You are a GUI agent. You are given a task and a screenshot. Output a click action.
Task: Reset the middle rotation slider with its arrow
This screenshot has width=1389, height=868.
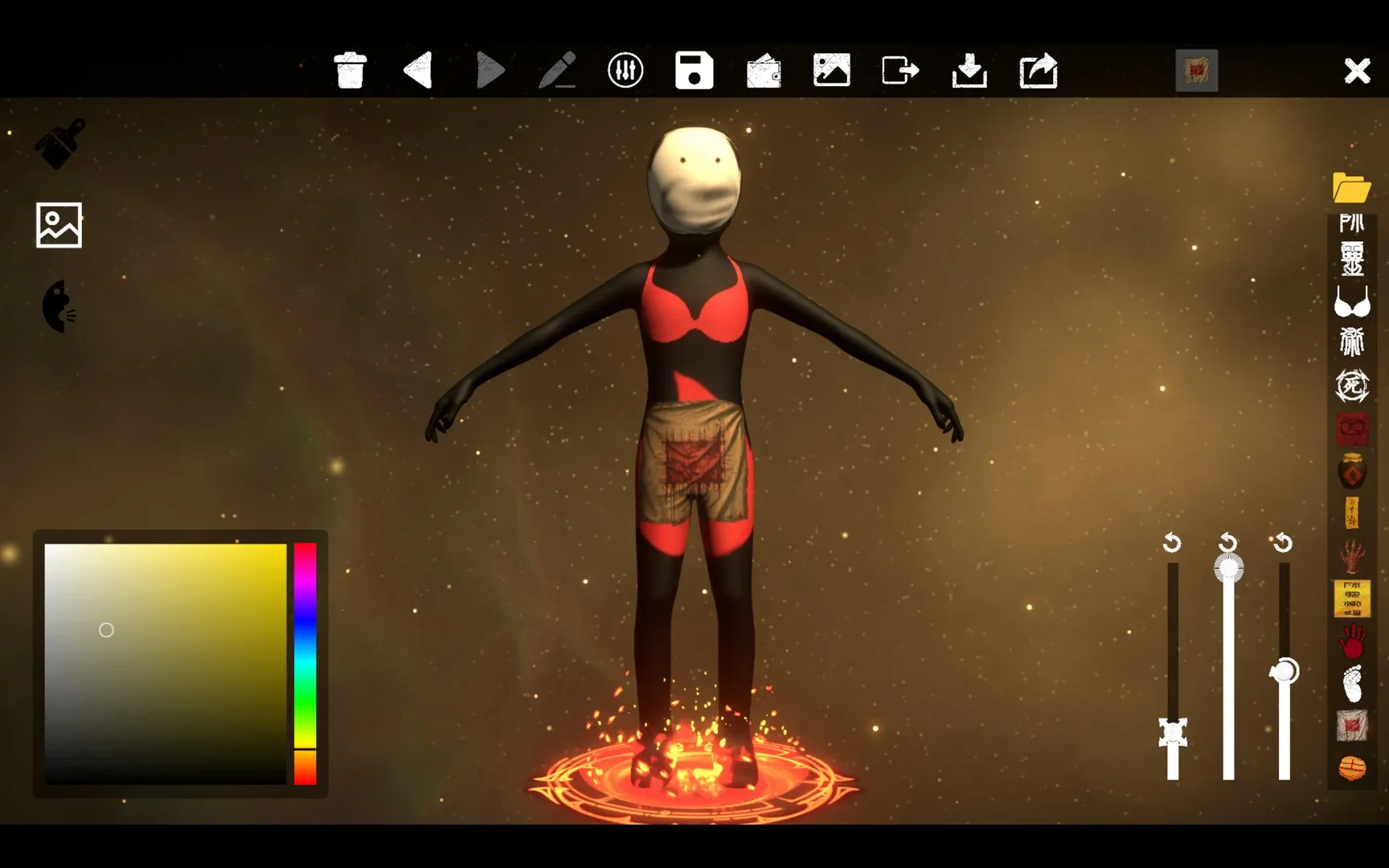point(1227,544)
